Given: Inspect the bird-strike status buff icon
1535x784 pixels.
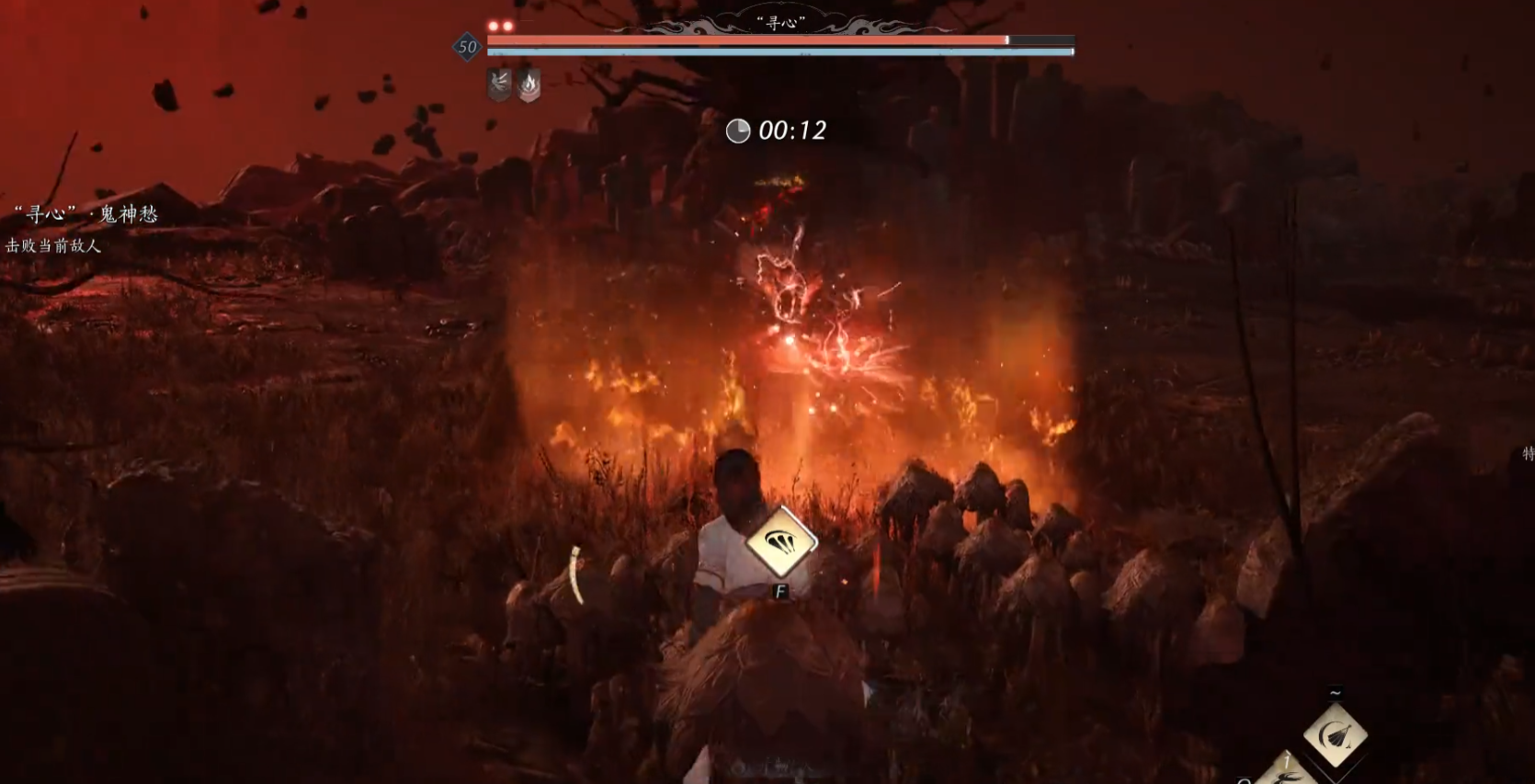Looking at the screenshot, I should (x=499, y=85).
